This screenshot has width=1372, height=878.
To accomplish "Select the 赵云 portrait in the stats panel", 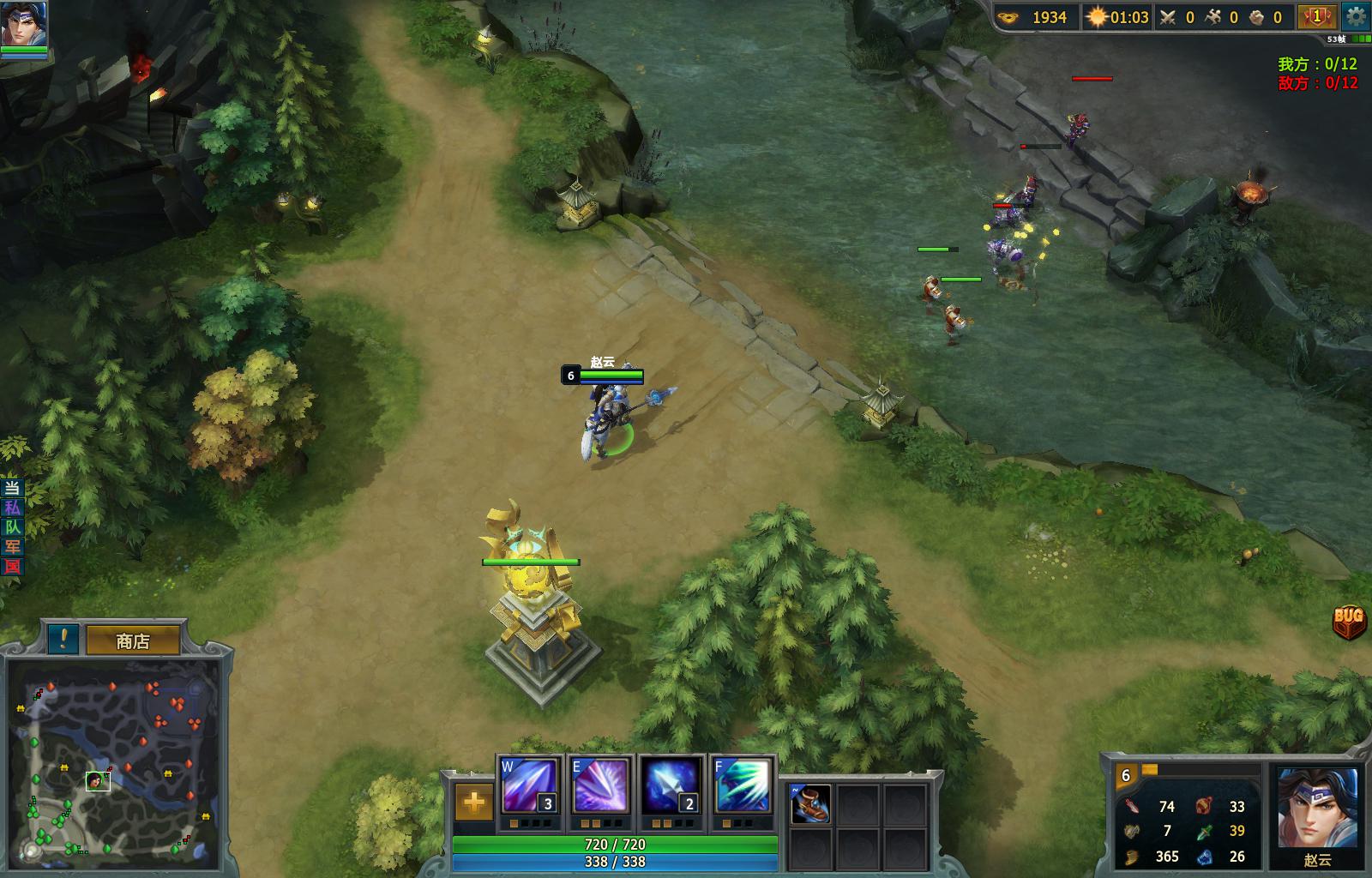I will pos(1317,809).
